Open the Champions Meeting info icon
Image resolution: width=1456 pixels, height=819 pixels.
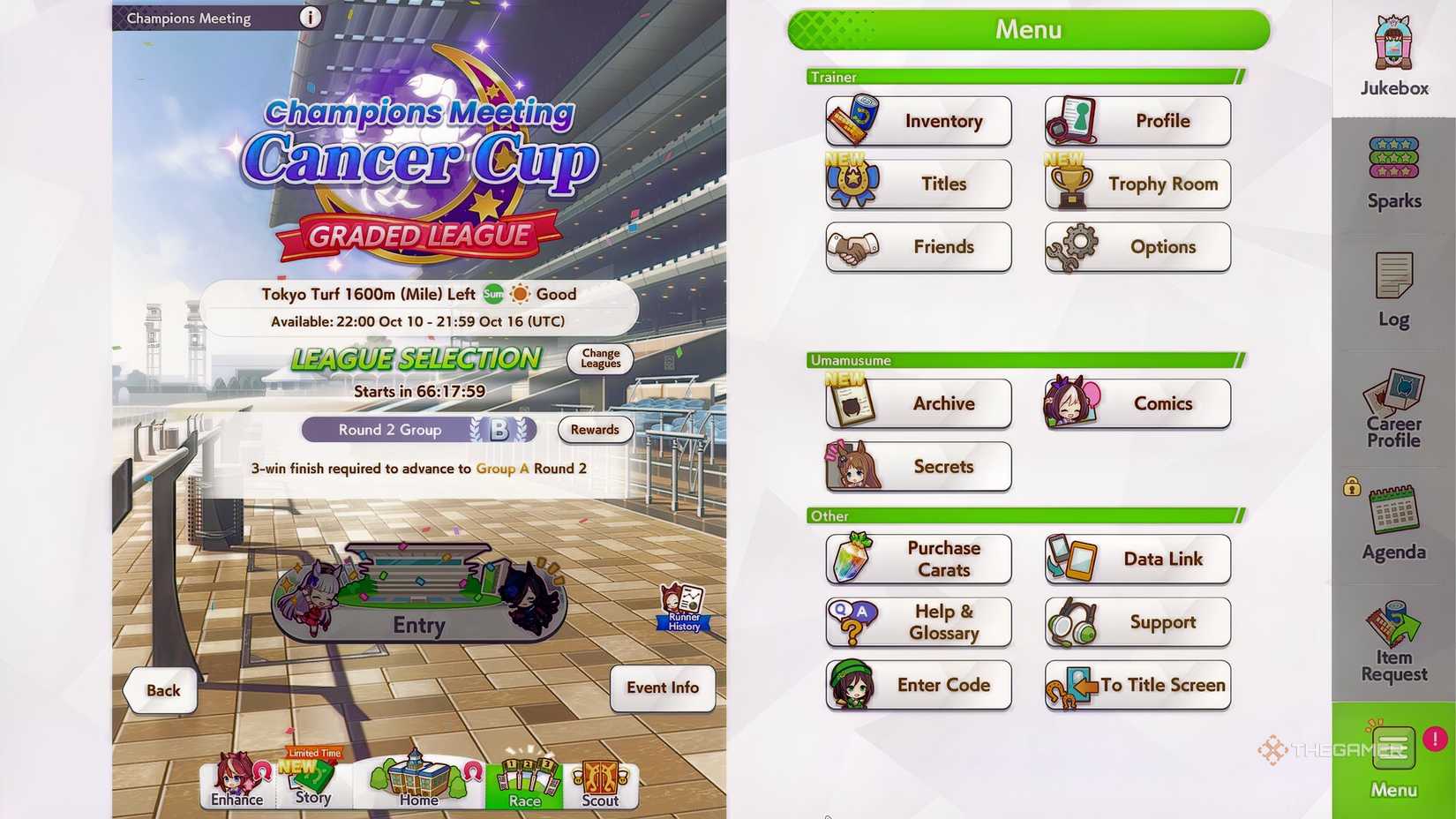coord(310,17)
